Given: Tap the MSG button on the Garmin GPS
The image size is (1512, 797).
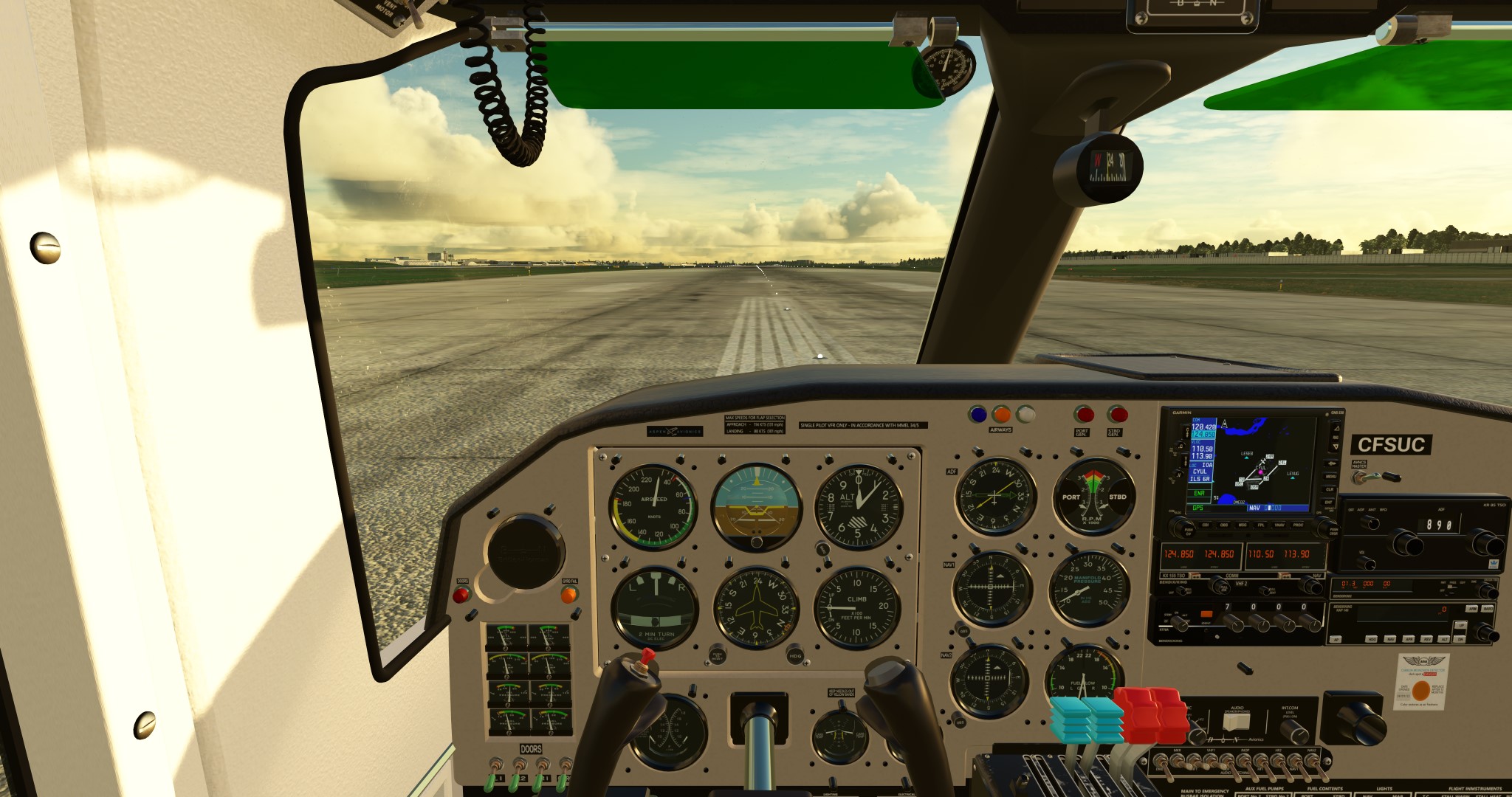Looking at the screenshot, I should pos(1243,525).
